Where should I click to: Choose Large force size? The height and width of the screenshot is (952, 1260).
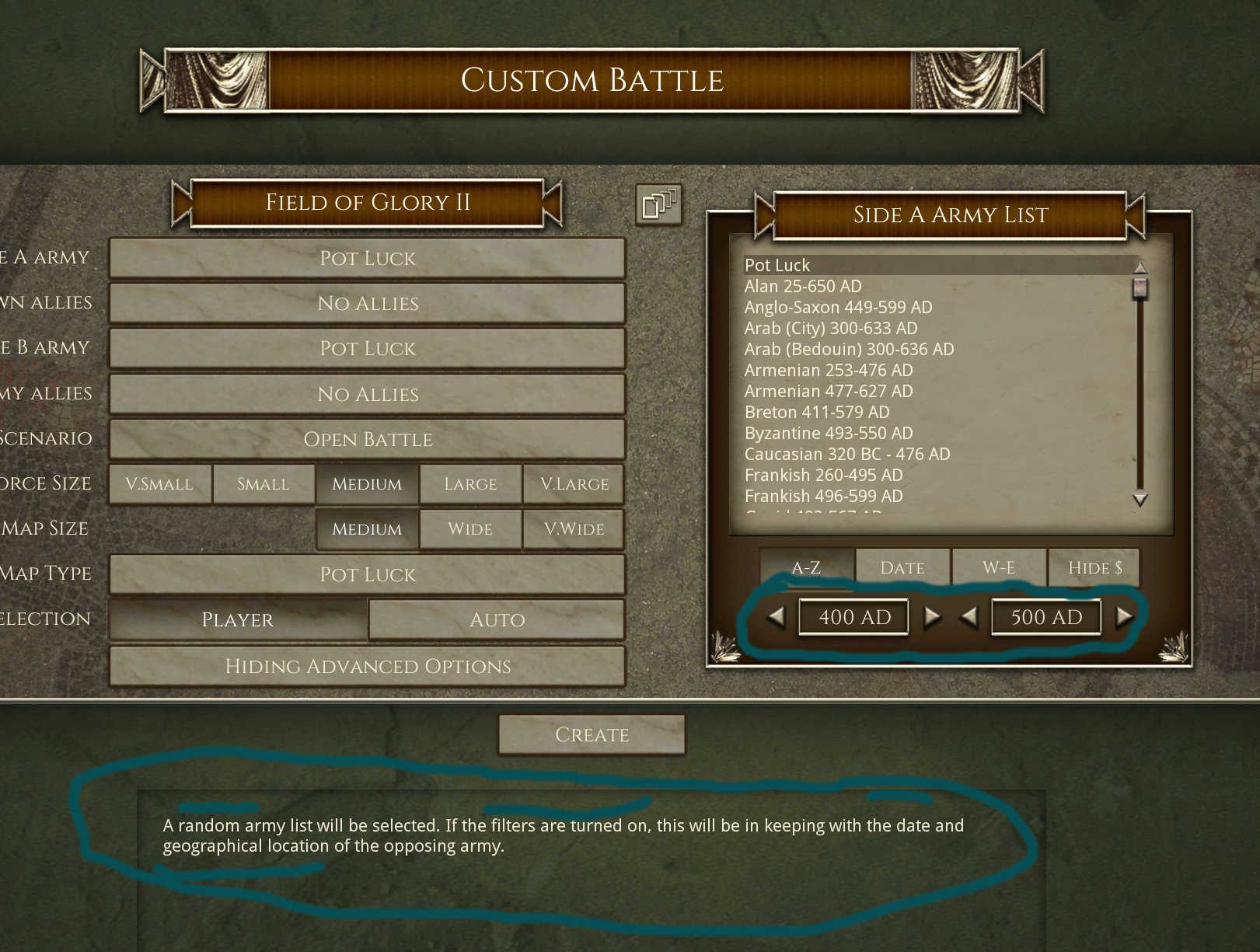pos(470,484)
